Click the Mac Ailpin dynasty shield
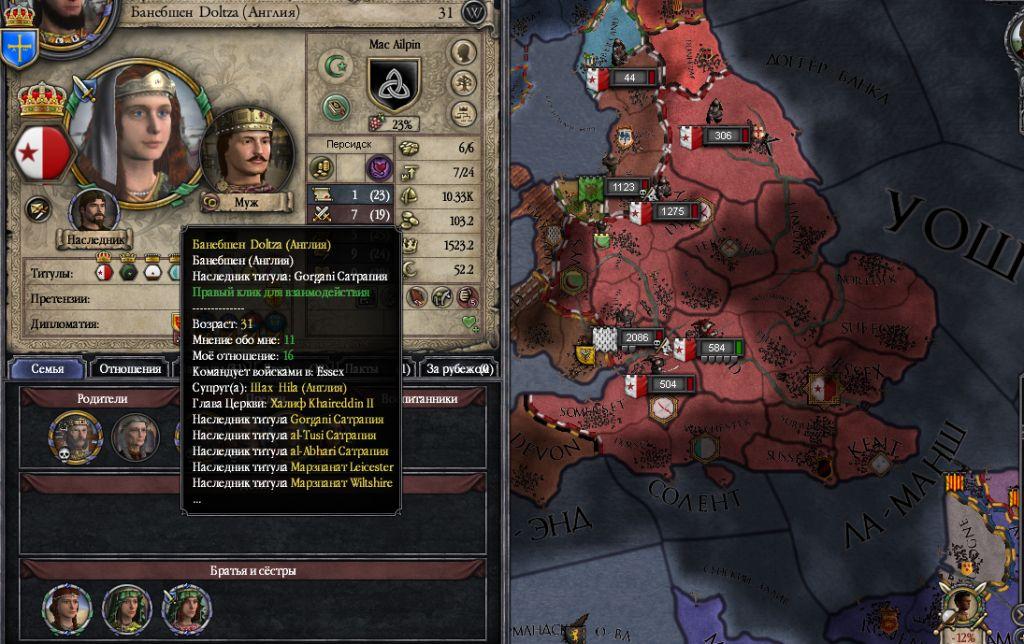 coord(393,83)
